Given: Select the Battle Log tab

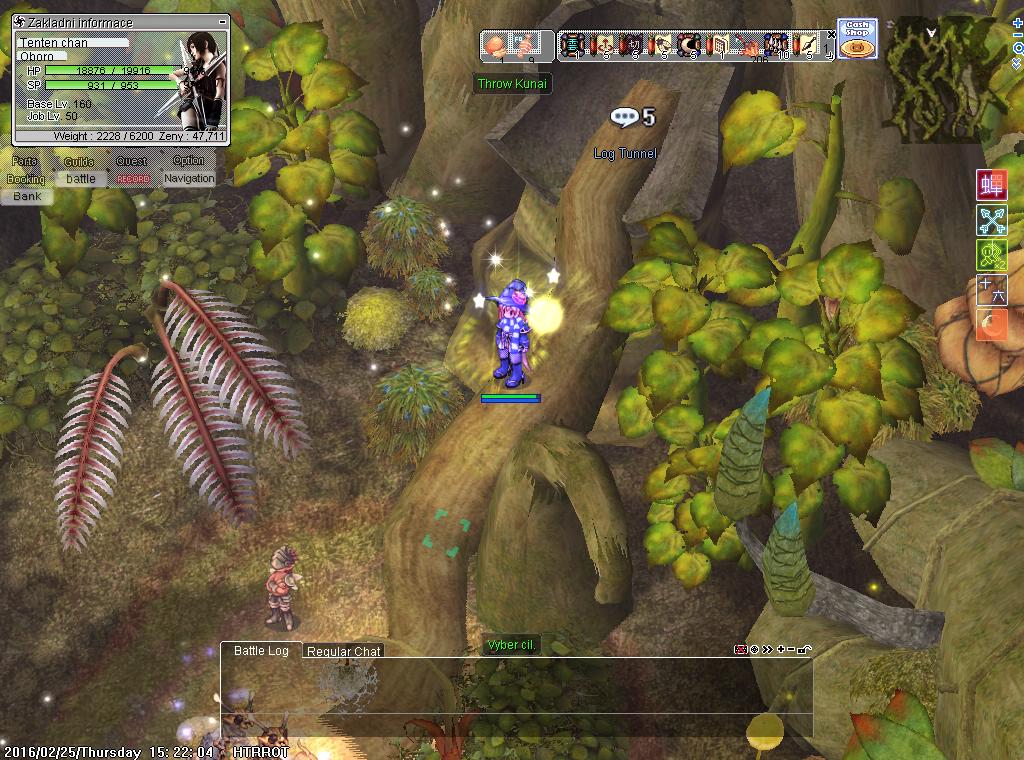Looking at the screenshot, I should [261, 650].
